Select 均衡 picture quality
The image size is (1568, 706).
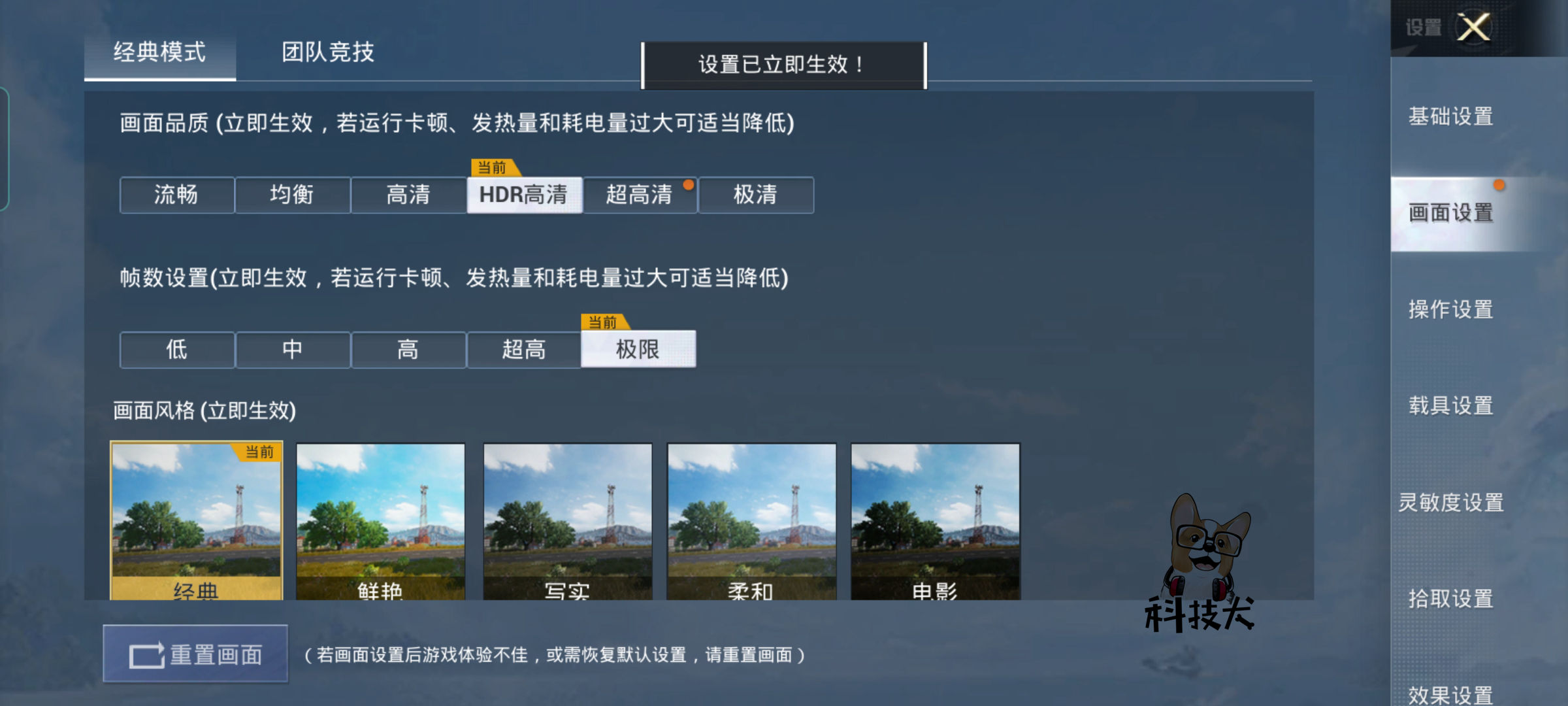point(292,195)
